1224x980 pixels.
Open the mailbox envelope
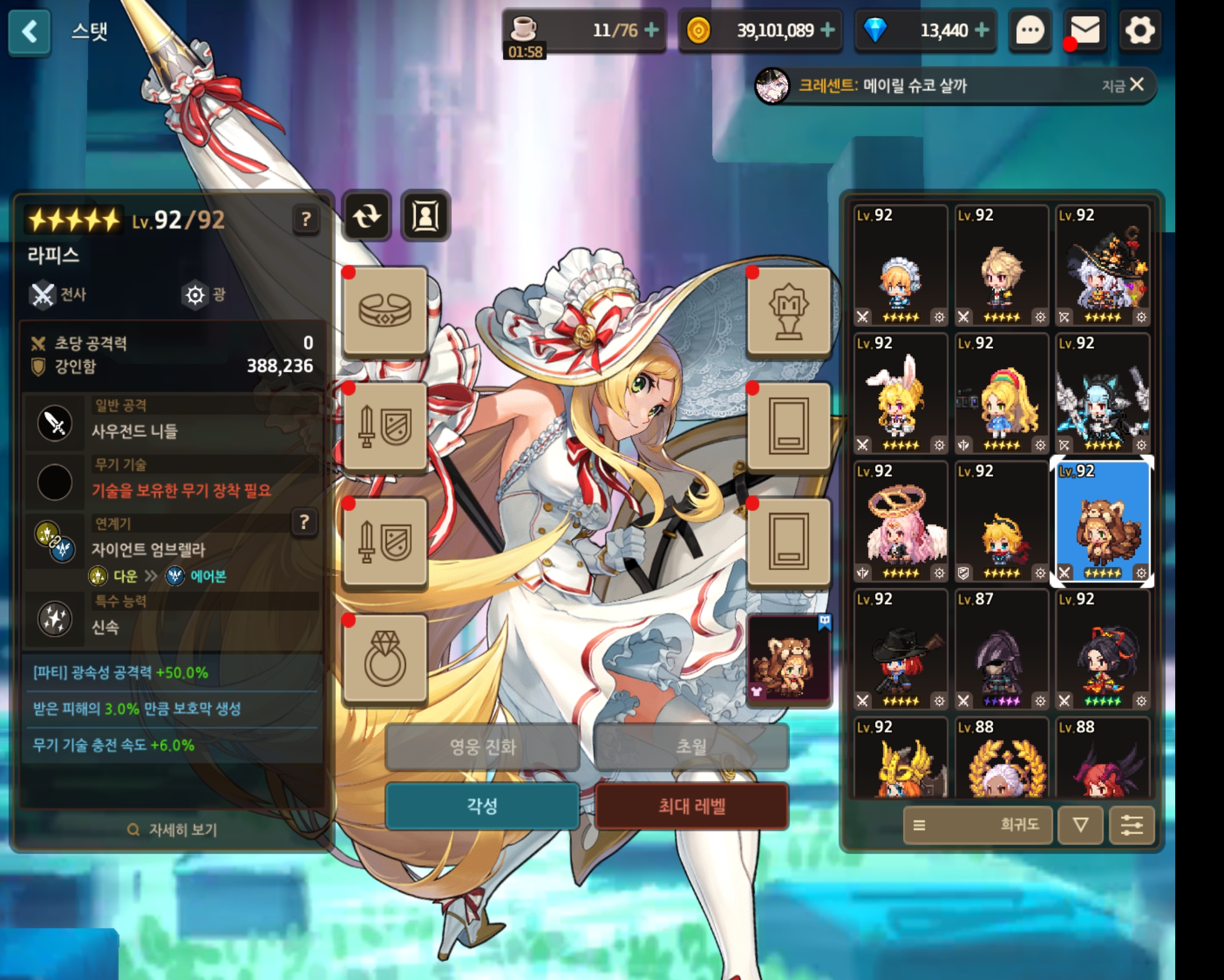(1085, 30)
